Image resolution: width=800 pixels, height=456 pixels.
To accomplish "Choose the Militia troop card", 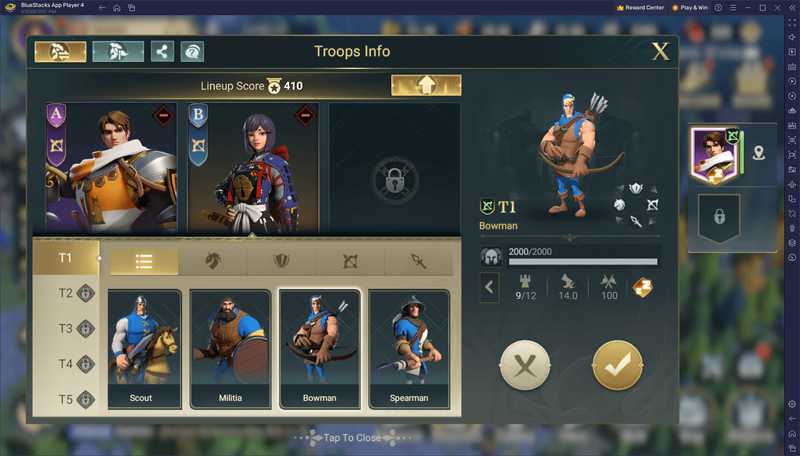I will (230, 348).
